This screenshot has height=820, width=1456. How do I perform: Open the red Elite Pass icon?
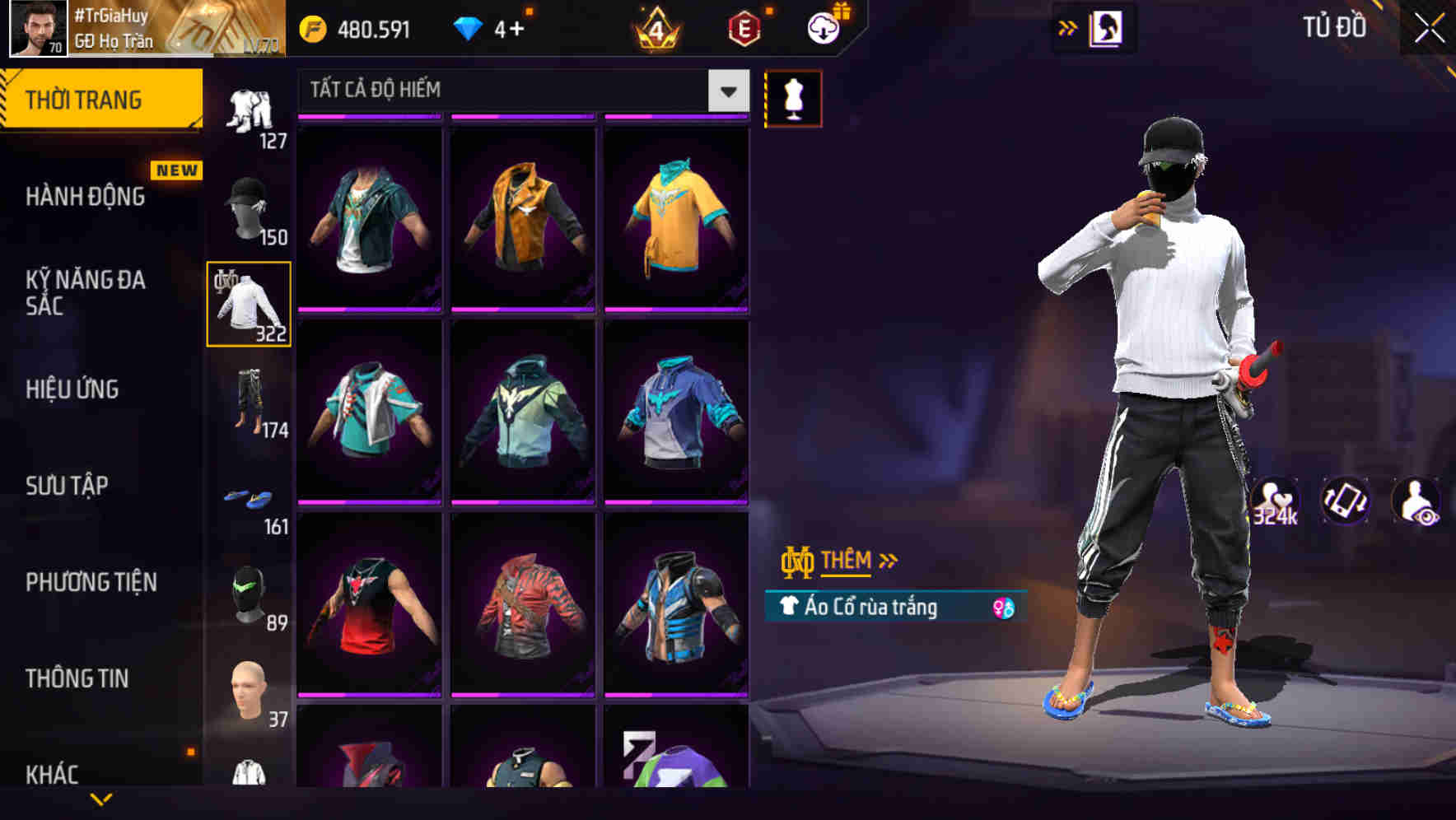pyautogui.click(x=743, y=26)
